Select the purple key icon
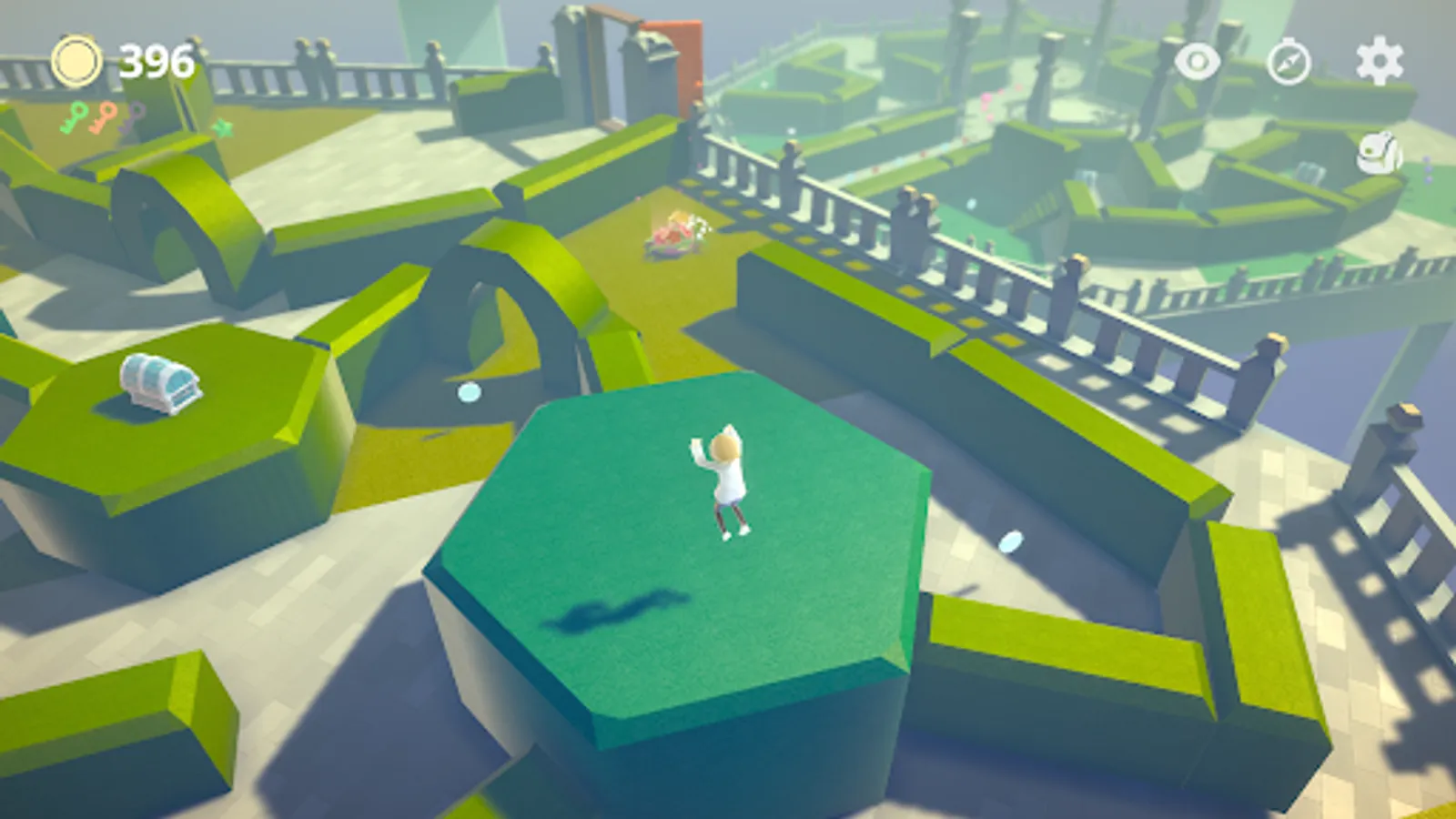 point(131,116)
